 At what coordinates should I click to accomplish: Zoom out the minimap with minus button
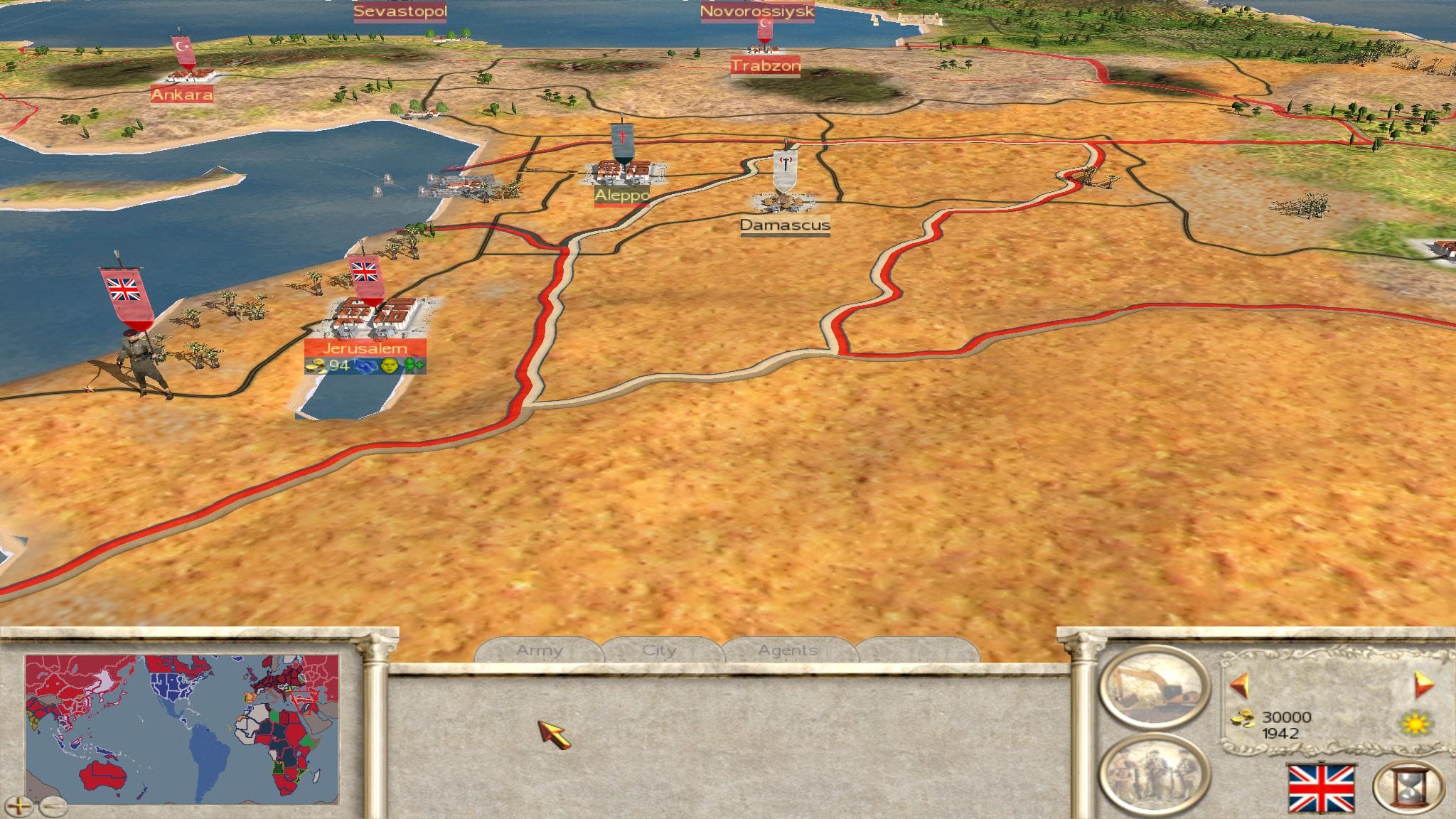53,805
